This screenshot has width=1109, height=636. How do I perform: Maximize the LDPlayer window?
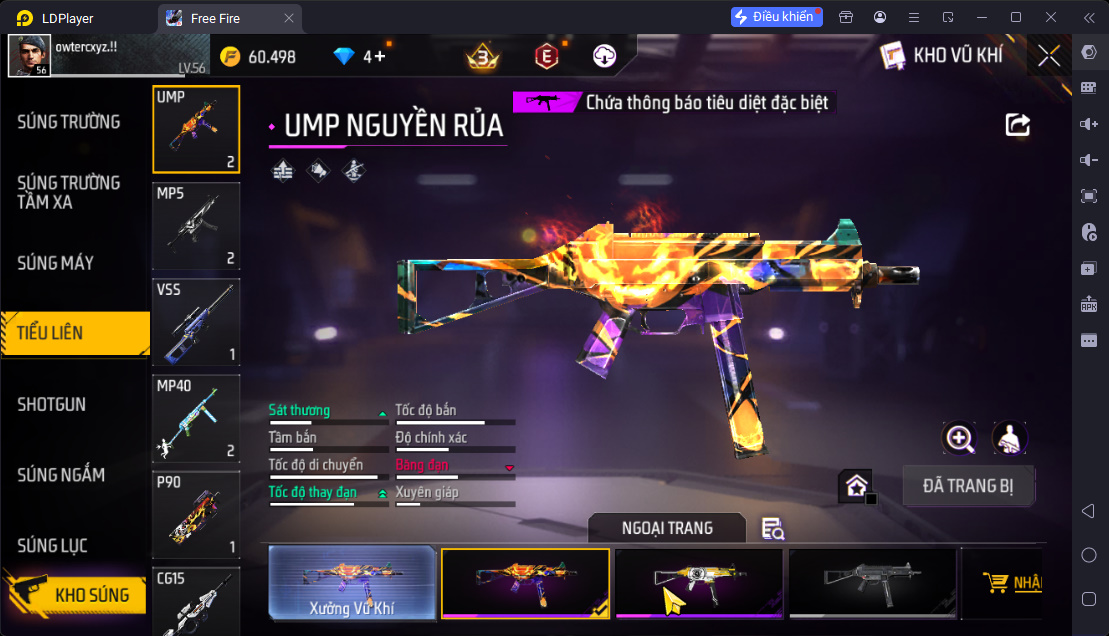click(1016, 17)
